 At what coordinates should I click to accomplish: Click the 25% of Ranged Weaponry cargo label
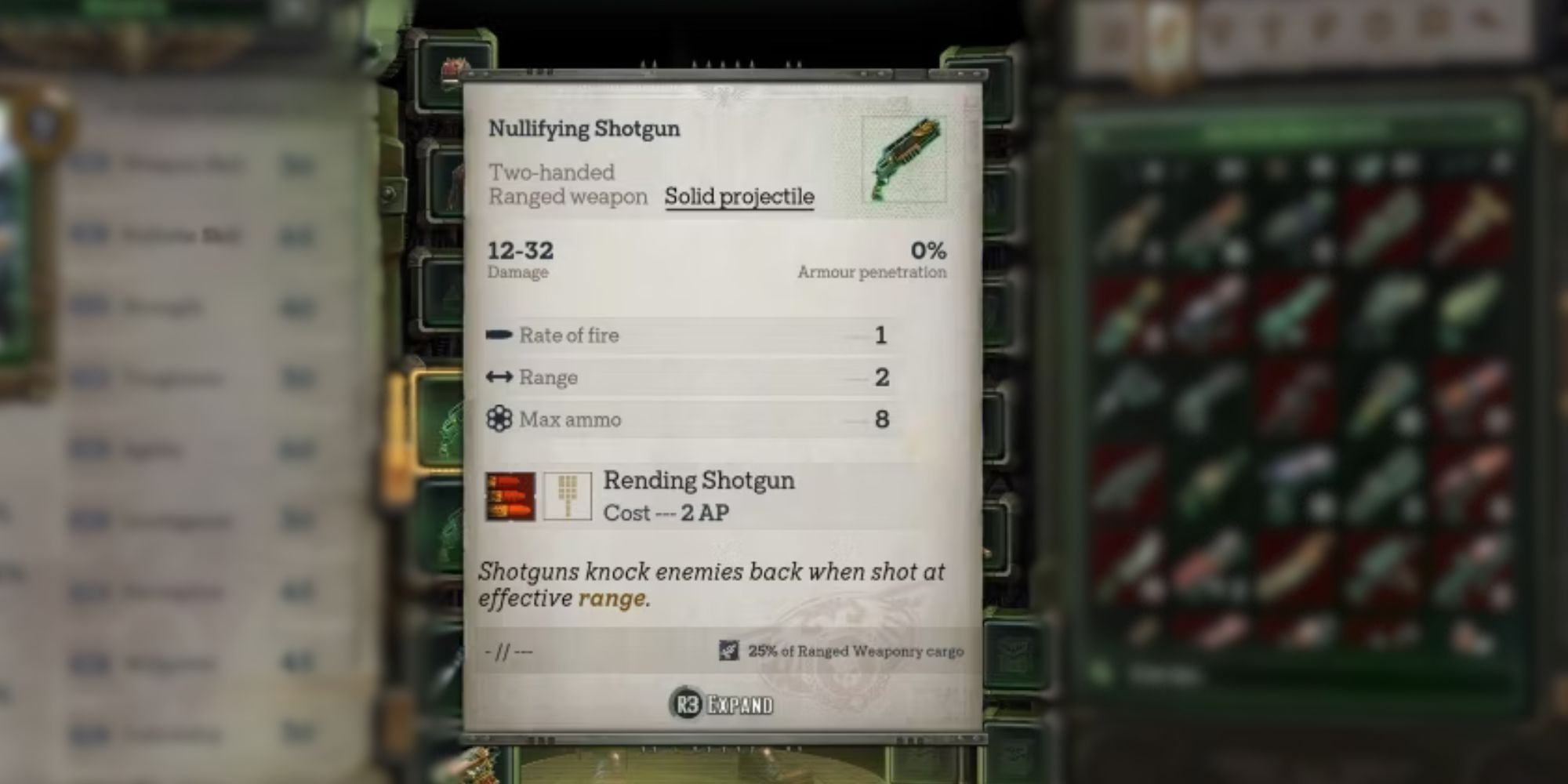[857, 651]
